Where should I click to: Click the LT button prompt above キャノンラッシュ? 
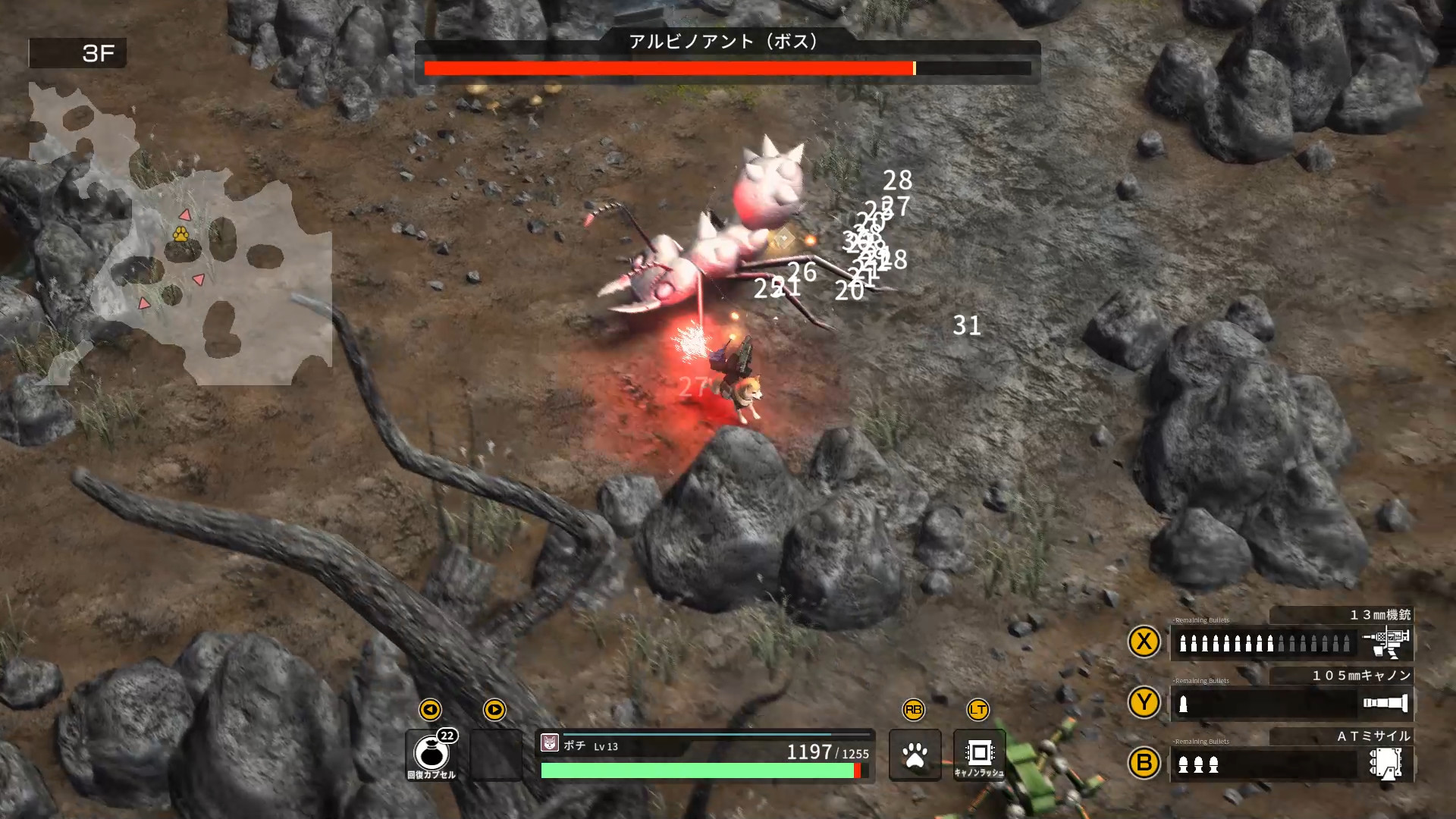click(978, 711)
